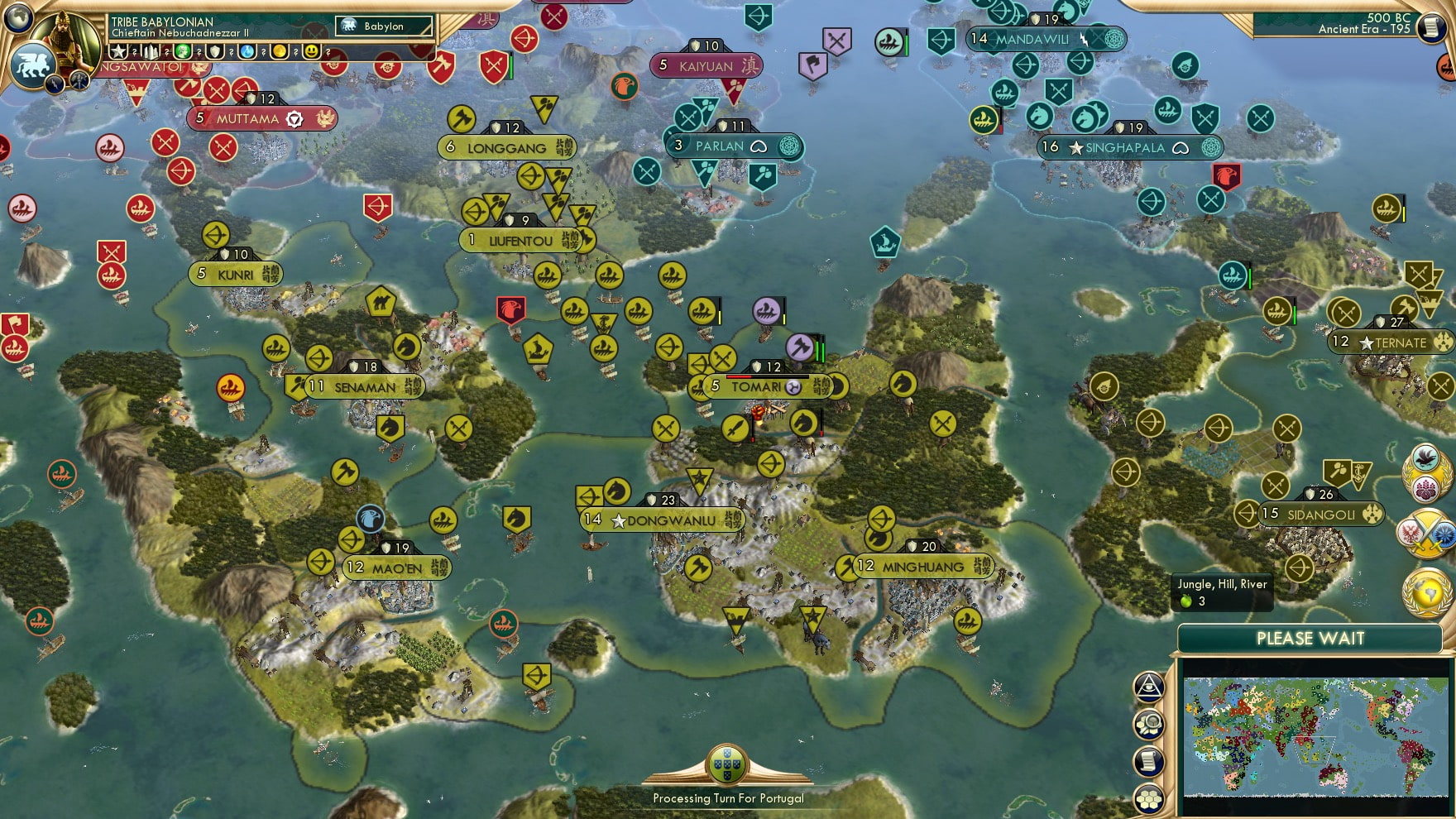This screenshot has width=1456, height=819.
Task: Toggle the gold coin indicator in the tribe panel
Action: click(x=277, y=52)
